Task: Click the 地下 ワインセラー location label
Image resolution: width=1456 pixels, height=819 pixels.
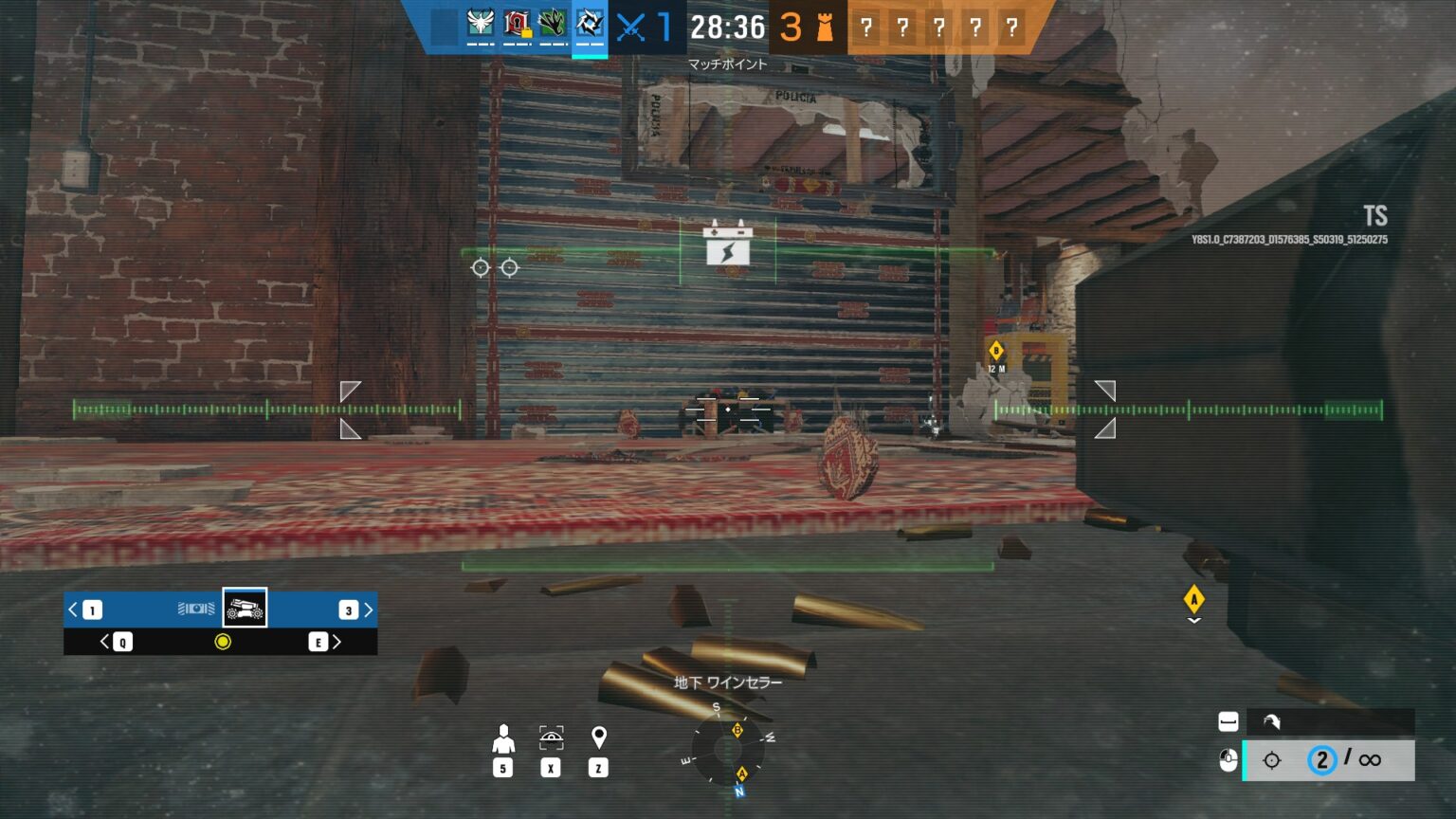Action: [x=727, y=682]
